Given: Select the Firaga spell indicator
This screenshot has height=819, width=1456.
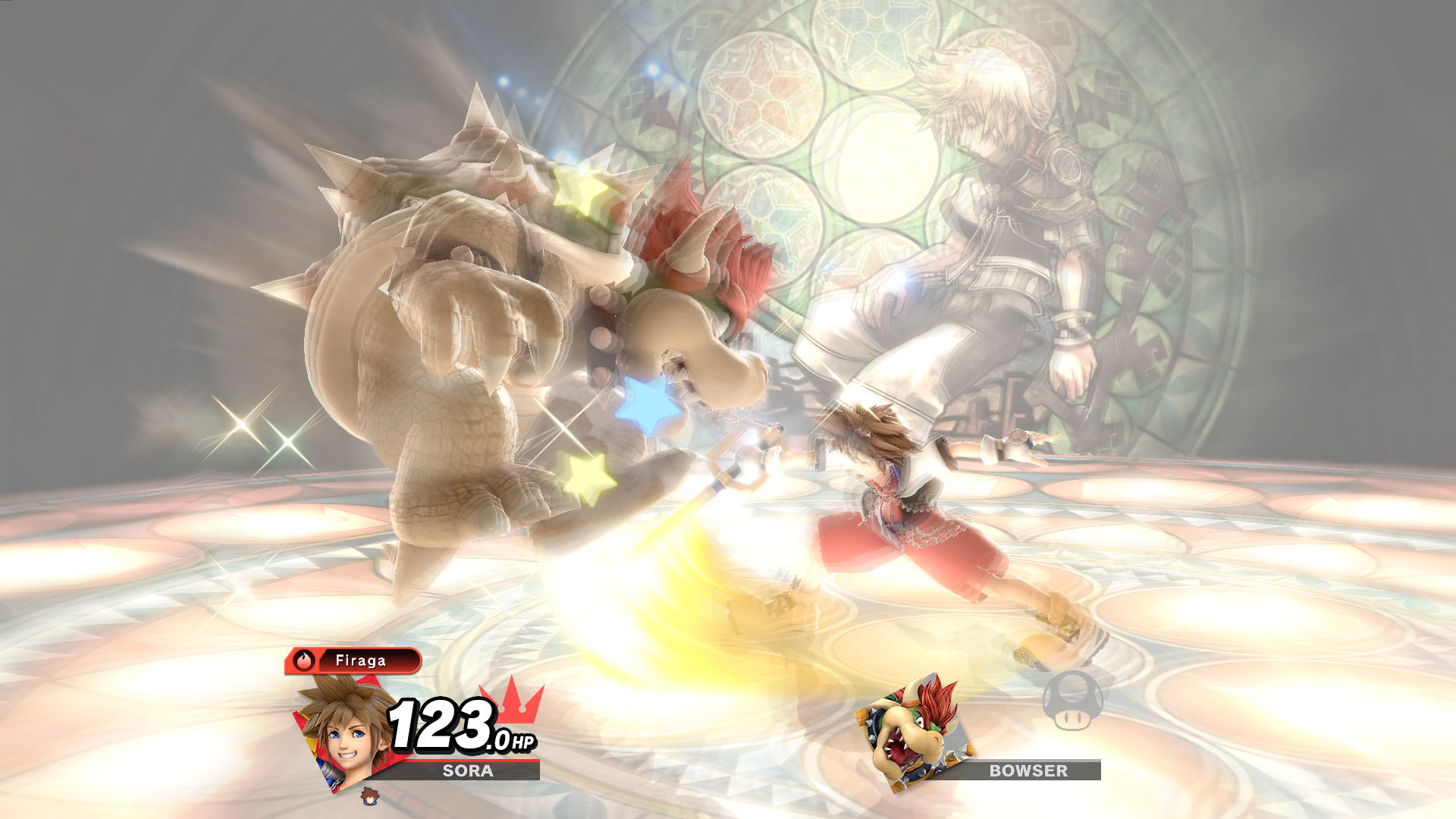Looking at the screenshot, I should tap(353, 661).
